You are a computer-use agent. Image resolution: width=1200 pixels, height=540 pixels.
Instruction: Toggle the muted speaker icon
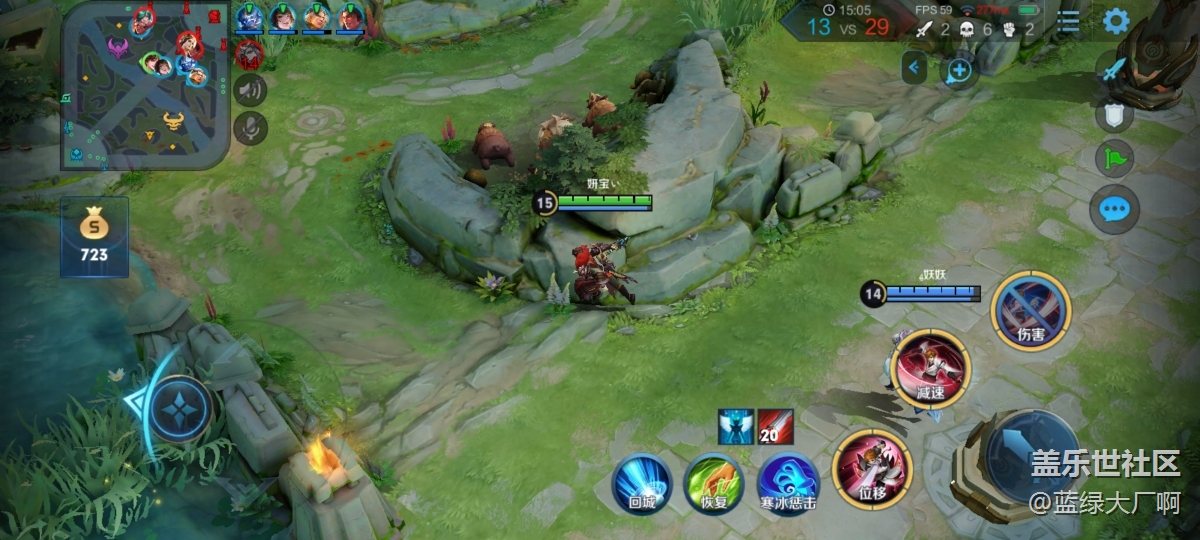tap(250, 90)
